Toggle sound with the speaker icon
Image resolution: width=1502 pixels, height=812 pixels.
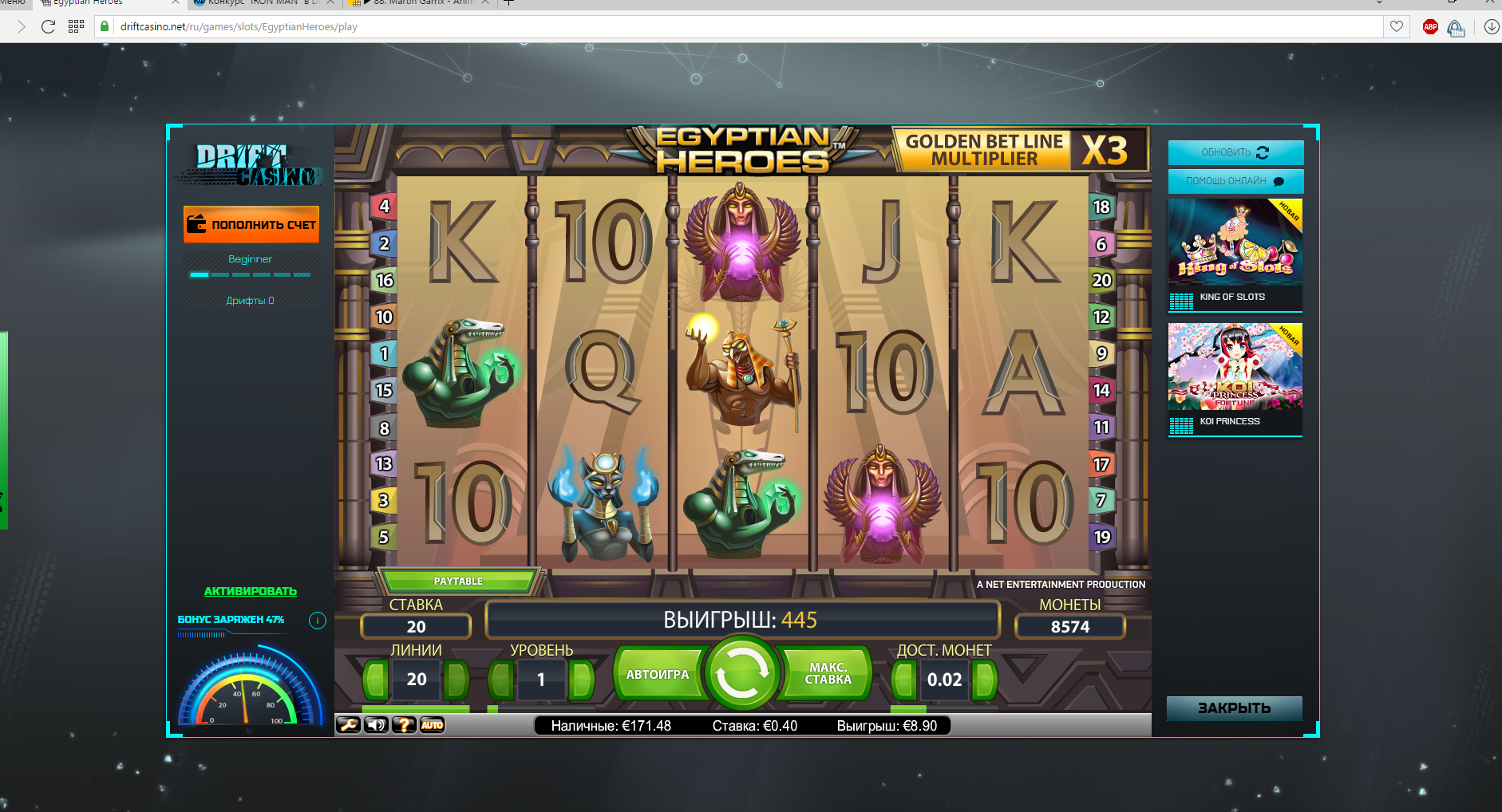point(376,725)
